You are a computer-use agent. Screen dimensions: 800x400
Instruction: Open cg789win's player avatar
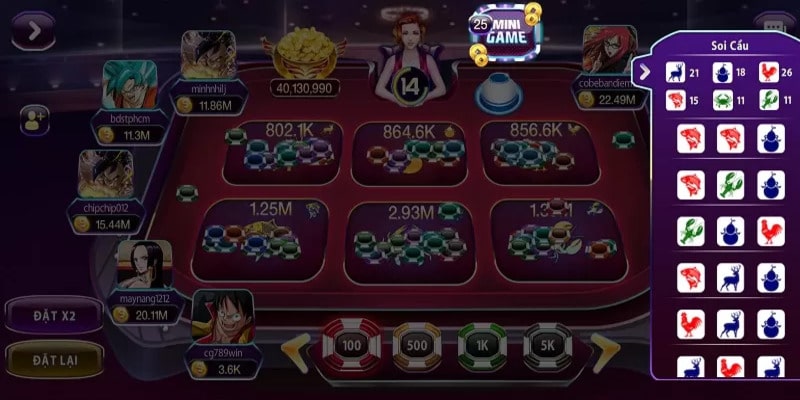[x=220, y=317]
